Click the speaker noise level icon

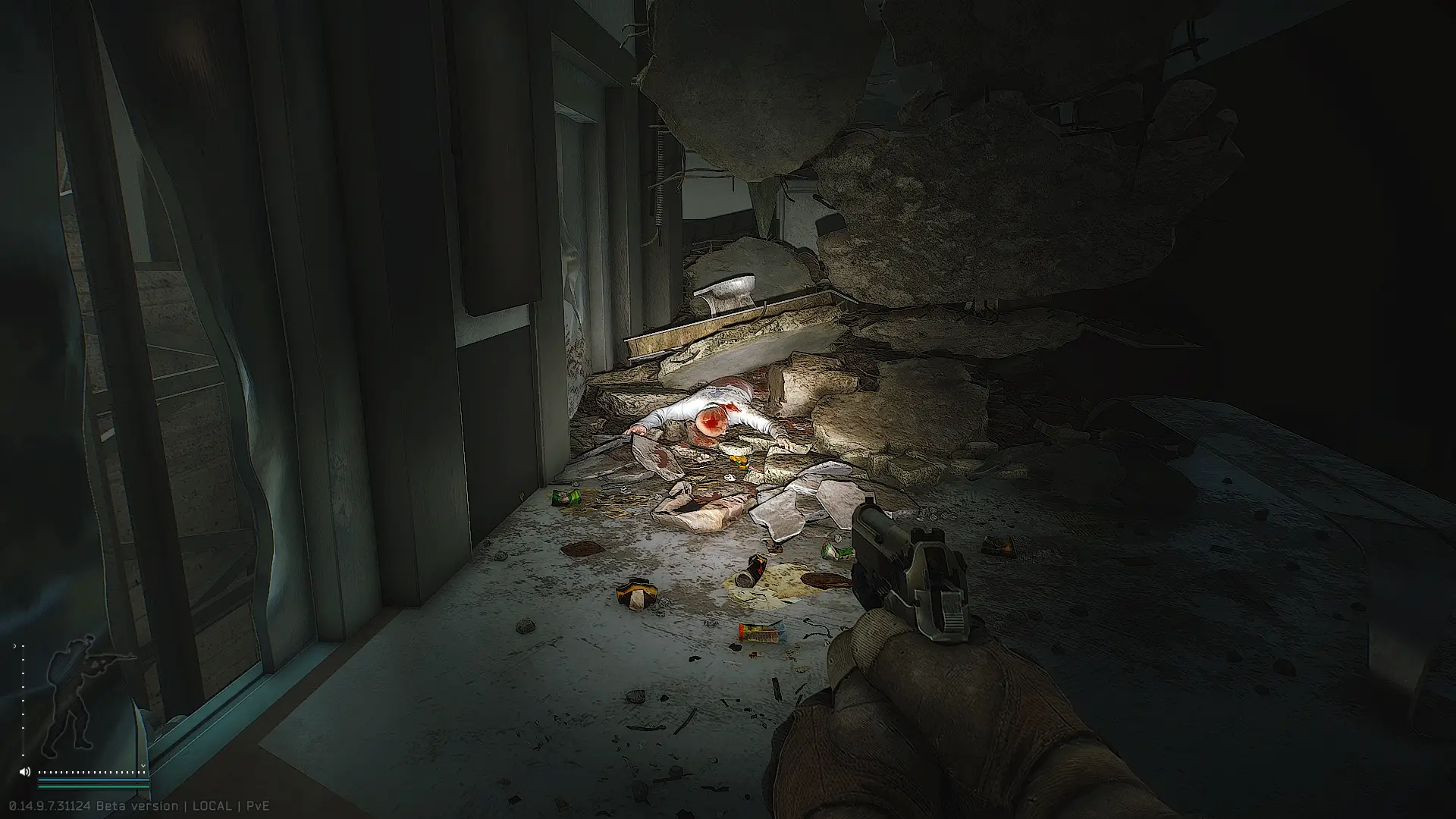point(24,771)
